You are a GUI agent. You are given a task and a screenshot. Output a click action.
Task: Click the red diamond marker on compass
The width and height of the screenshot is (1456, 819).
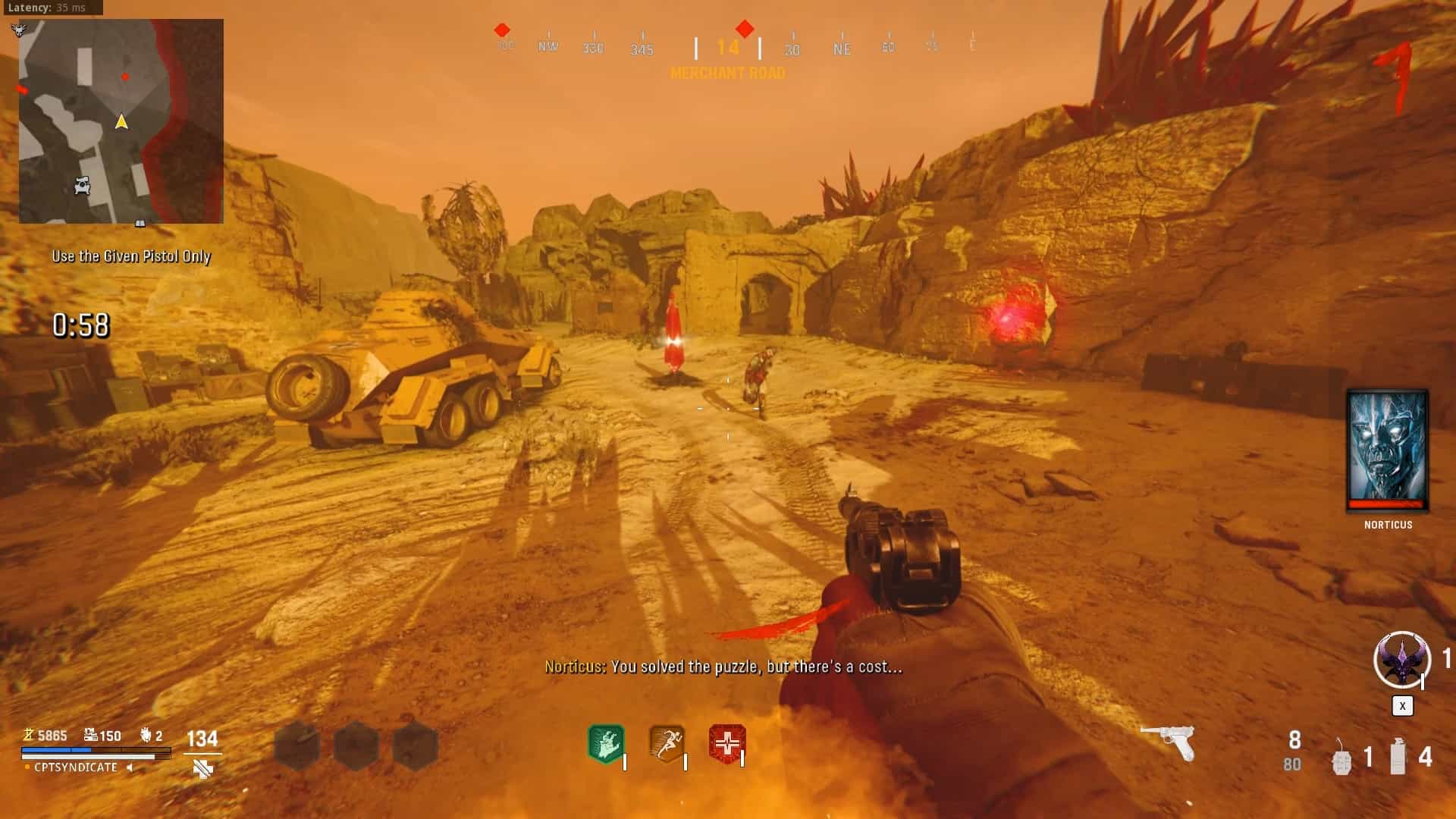point(745,30)
